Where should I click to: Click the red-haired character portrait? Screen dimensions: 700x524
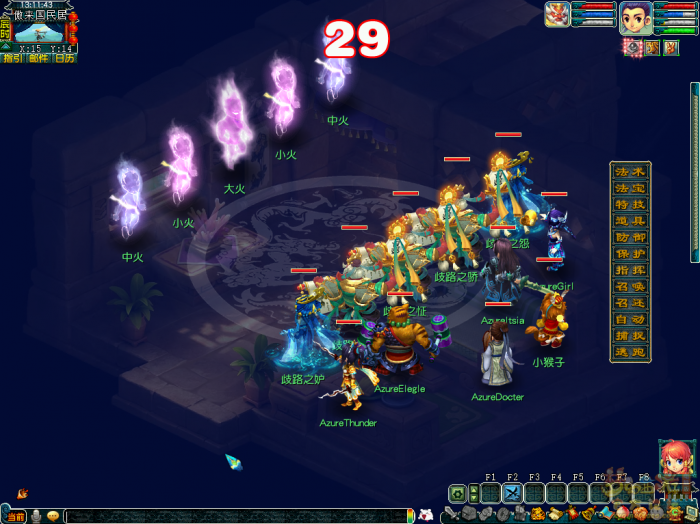[x=676, y=460]
